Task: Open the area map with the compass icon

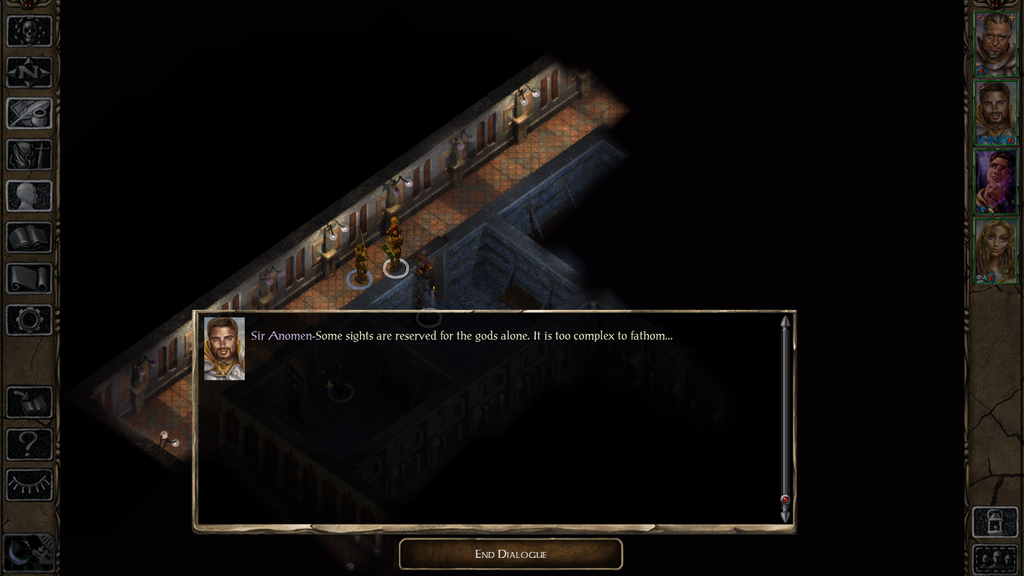Action: click(x=29, y=72)
